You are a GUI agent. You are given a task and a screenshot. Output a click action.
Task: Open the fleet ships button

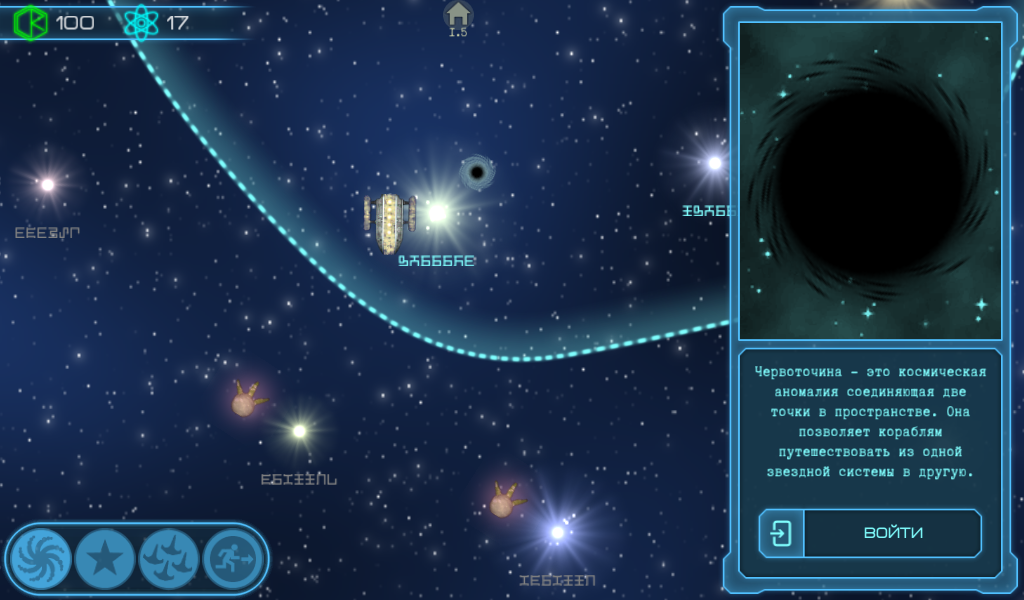tap(169, 558)
